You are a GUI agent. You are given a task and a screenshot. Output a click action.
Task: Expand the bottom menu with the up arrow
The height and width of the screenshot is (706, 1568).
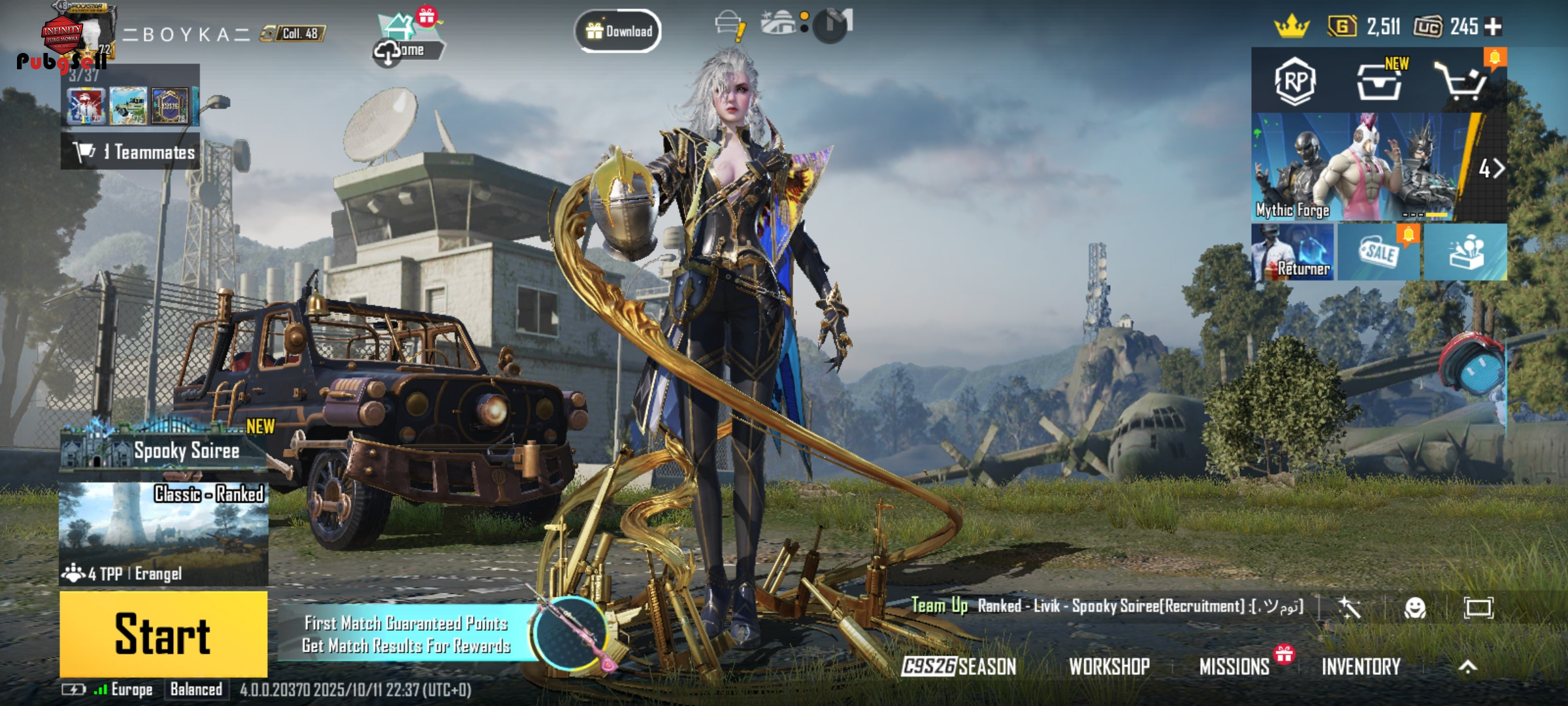tap(1467, 666)
